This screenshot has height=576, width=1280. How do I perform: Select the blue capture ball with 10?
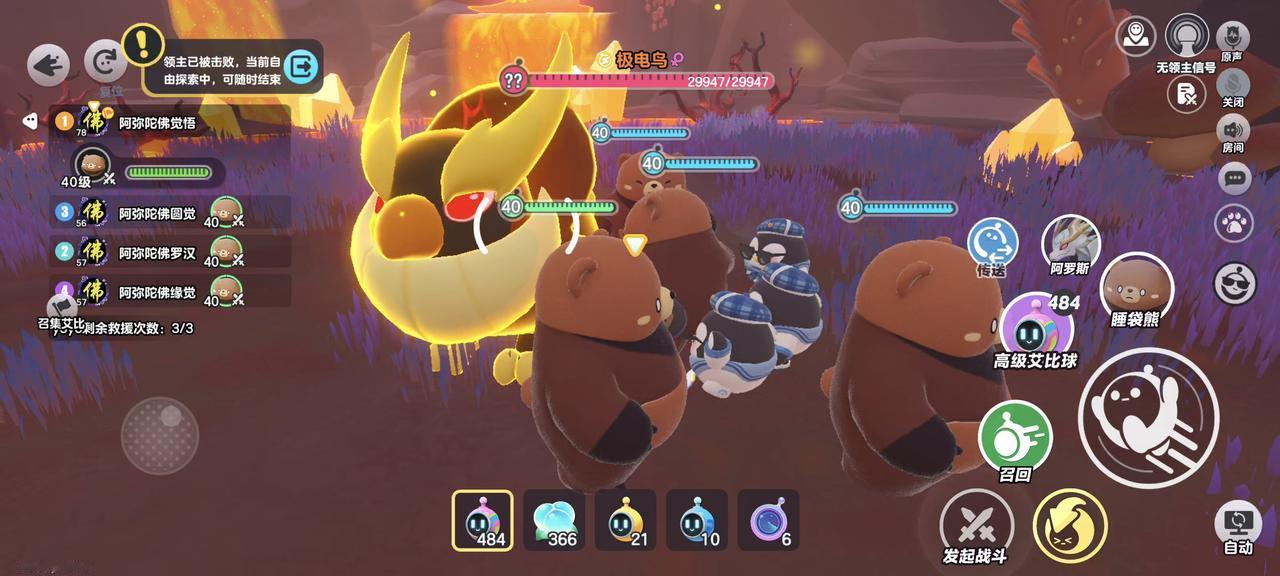pyautogui.click(x=697, y=520)
